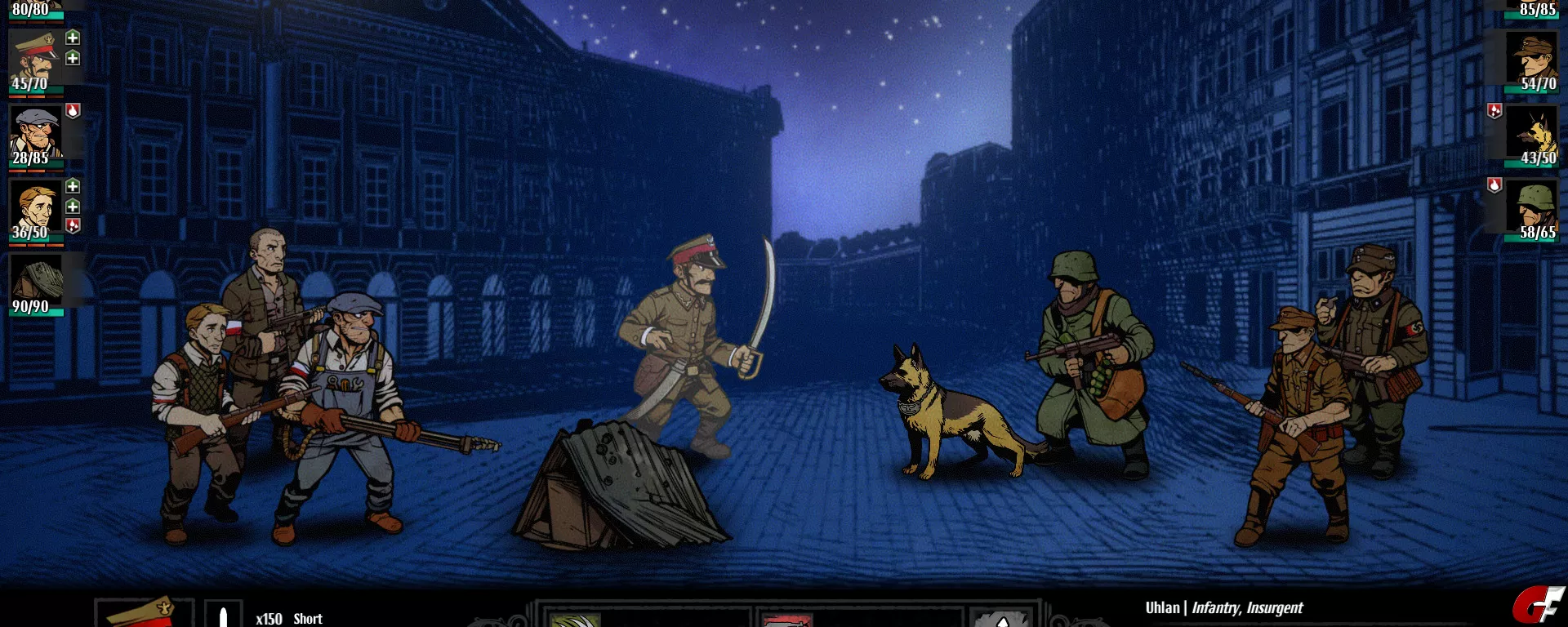
Task: Target the green-helmet soldier portrait showing 58/65
Action: pos(1533,207)
